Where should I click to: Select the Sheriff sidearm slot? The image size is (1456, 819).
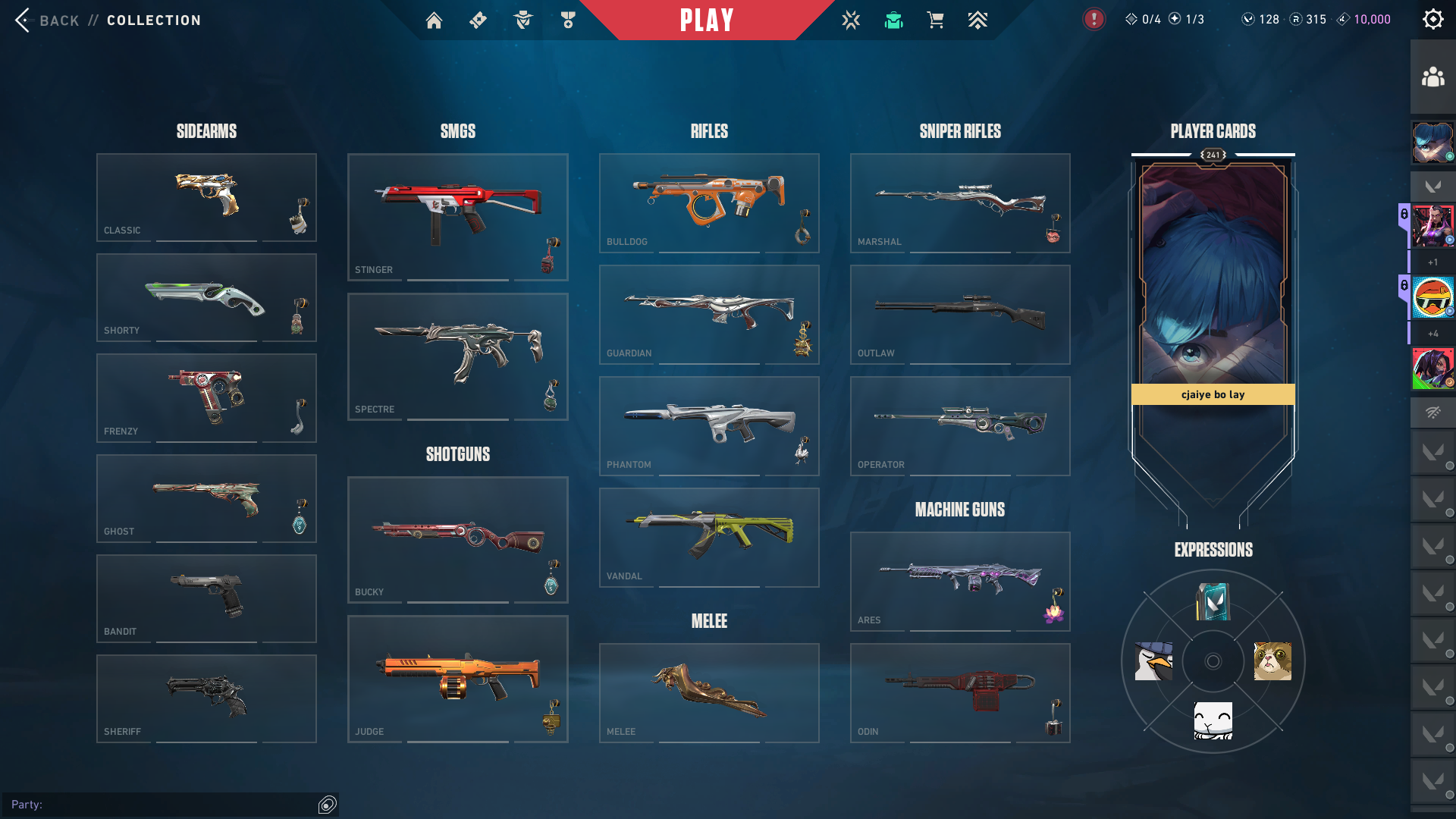coord(206,698)
